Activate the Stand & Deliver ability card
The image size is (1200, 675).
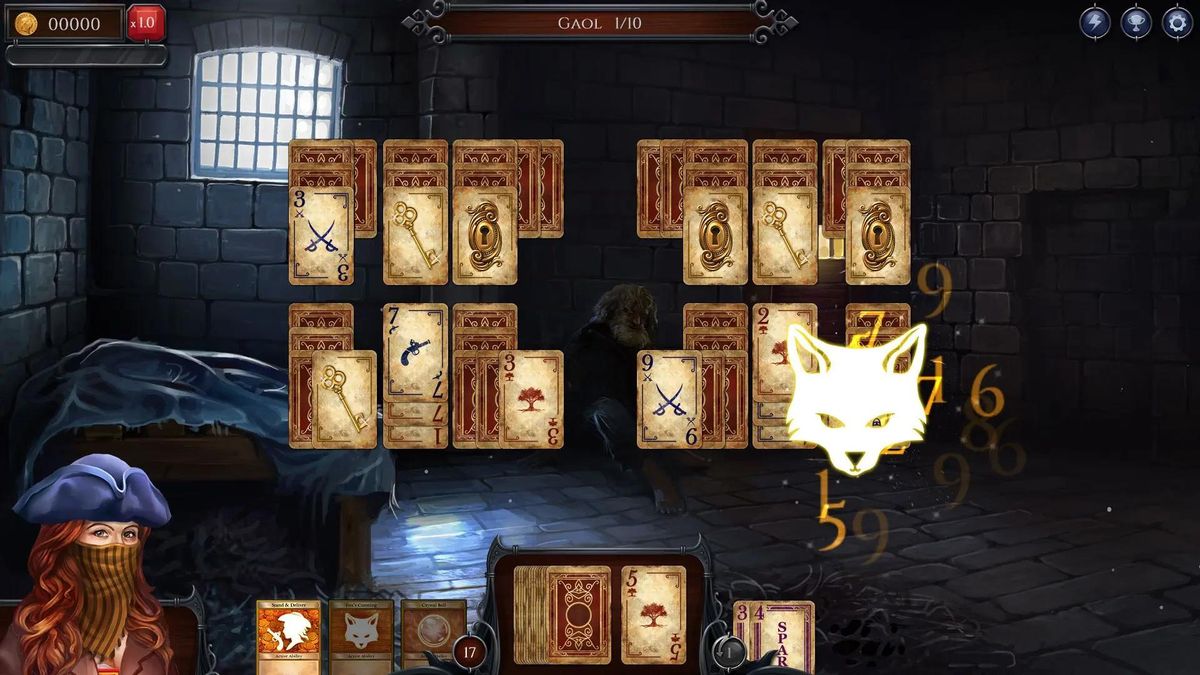289,635
